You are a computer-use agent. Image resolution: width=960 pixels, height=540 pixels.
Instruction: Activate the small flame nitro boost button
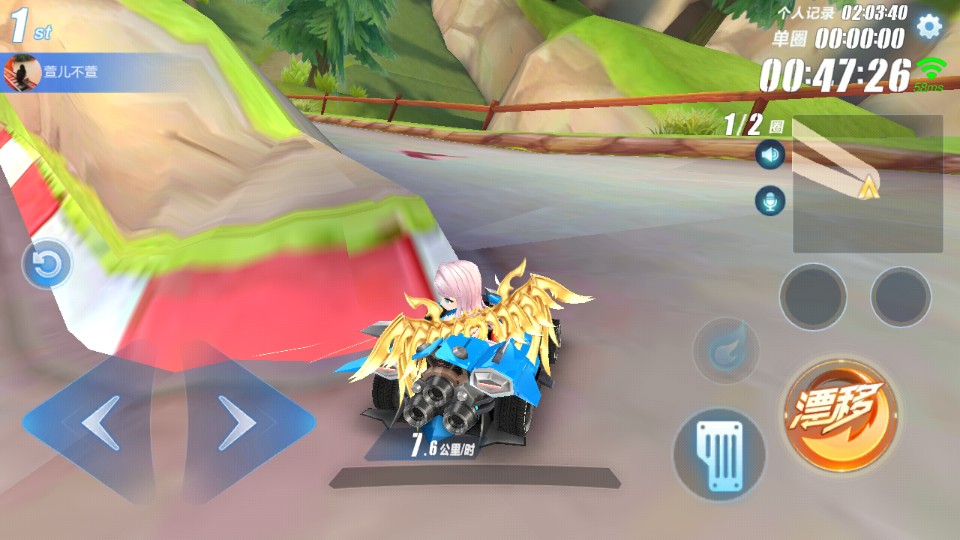(x=726, y=350)
